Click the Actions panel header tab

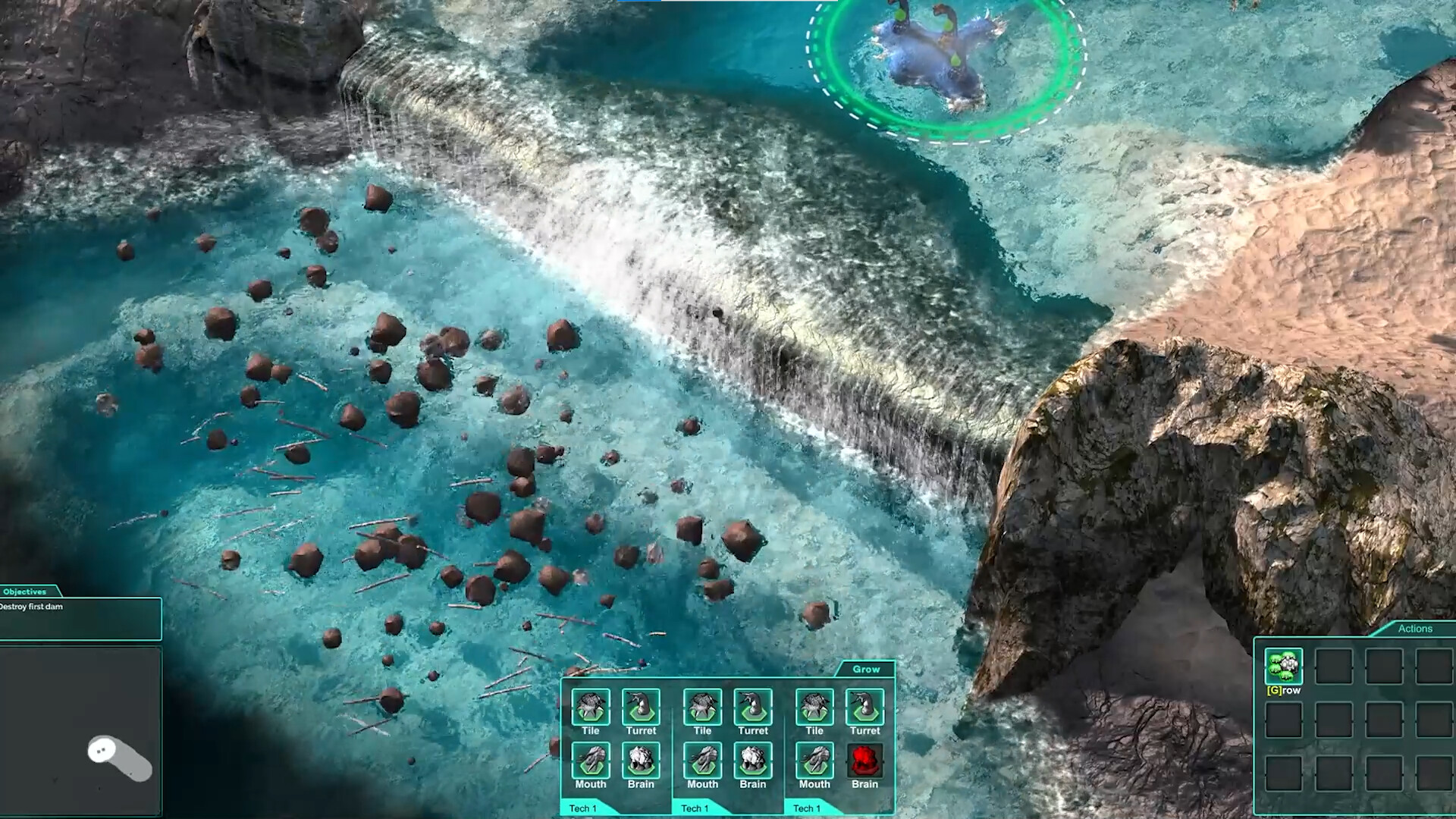pyautogui.click(x=1415, y=629)
